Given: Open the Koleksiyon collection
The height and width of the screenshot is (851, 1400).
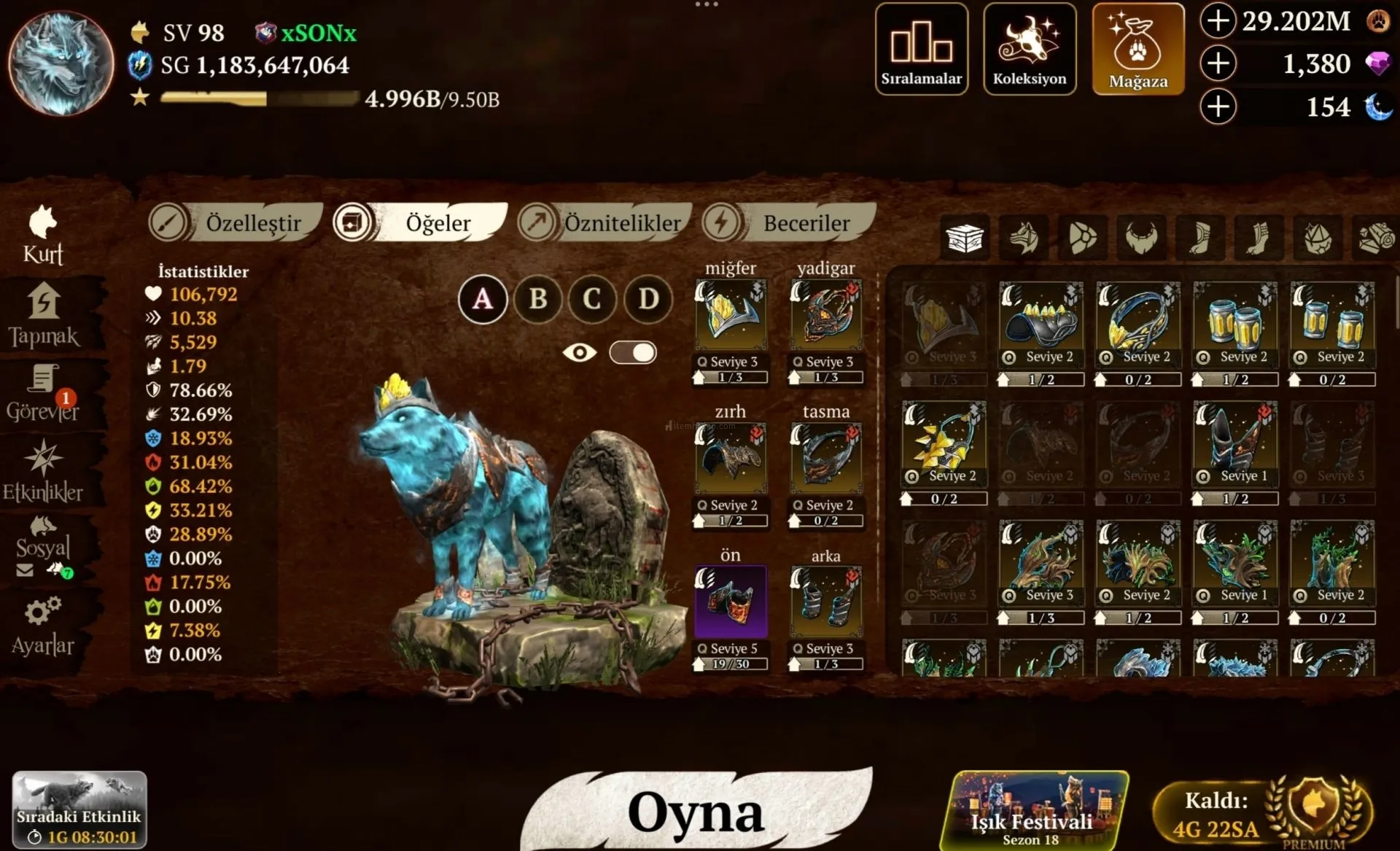Looking at the screenshot, I should 1029,49.
